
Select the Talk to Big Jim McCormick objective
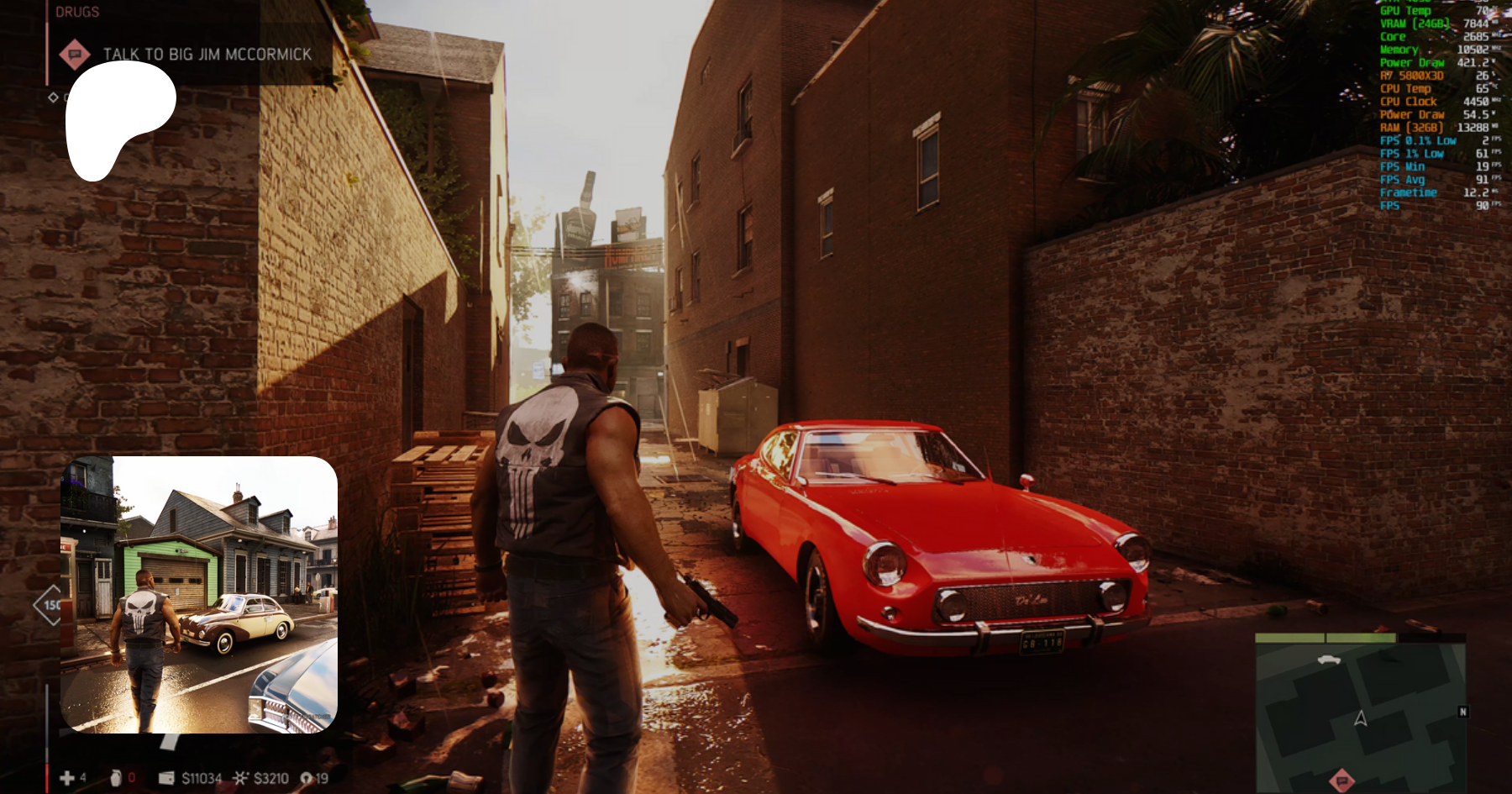[x=207, y=55]
